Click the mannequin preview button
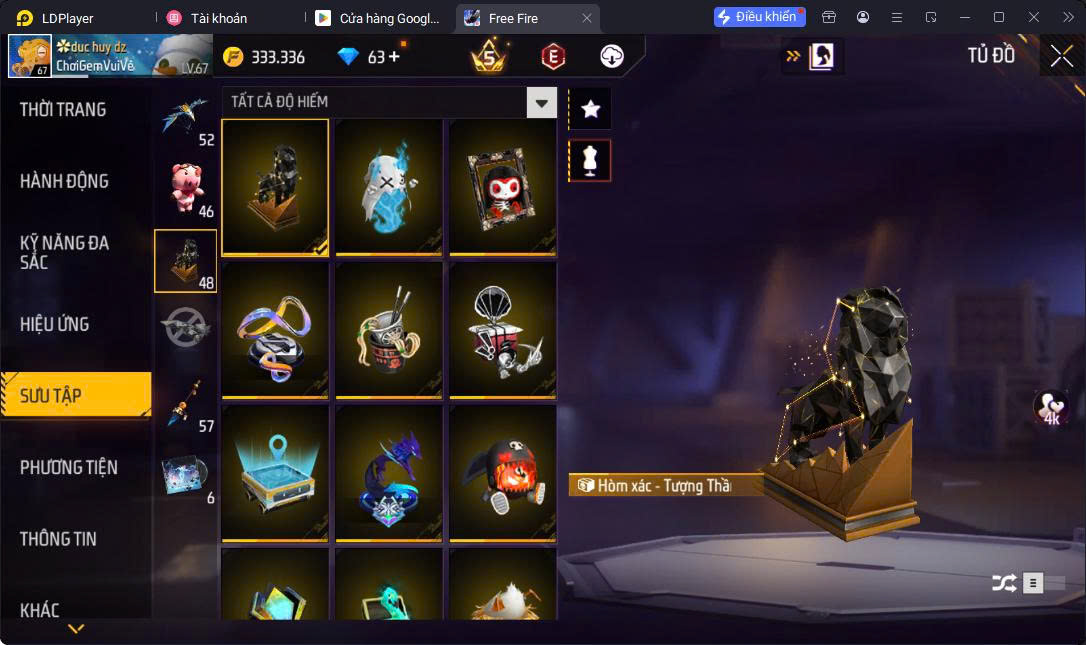The width and height of the screenshot is (1086, 645). (x=590, y=160)
